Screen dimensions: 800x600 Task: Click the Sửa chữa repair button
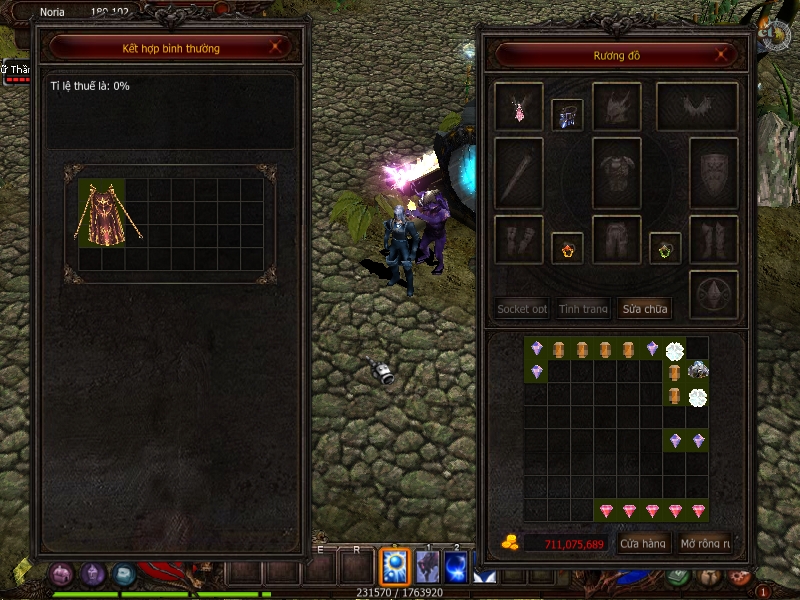click(x=645, y=309)
